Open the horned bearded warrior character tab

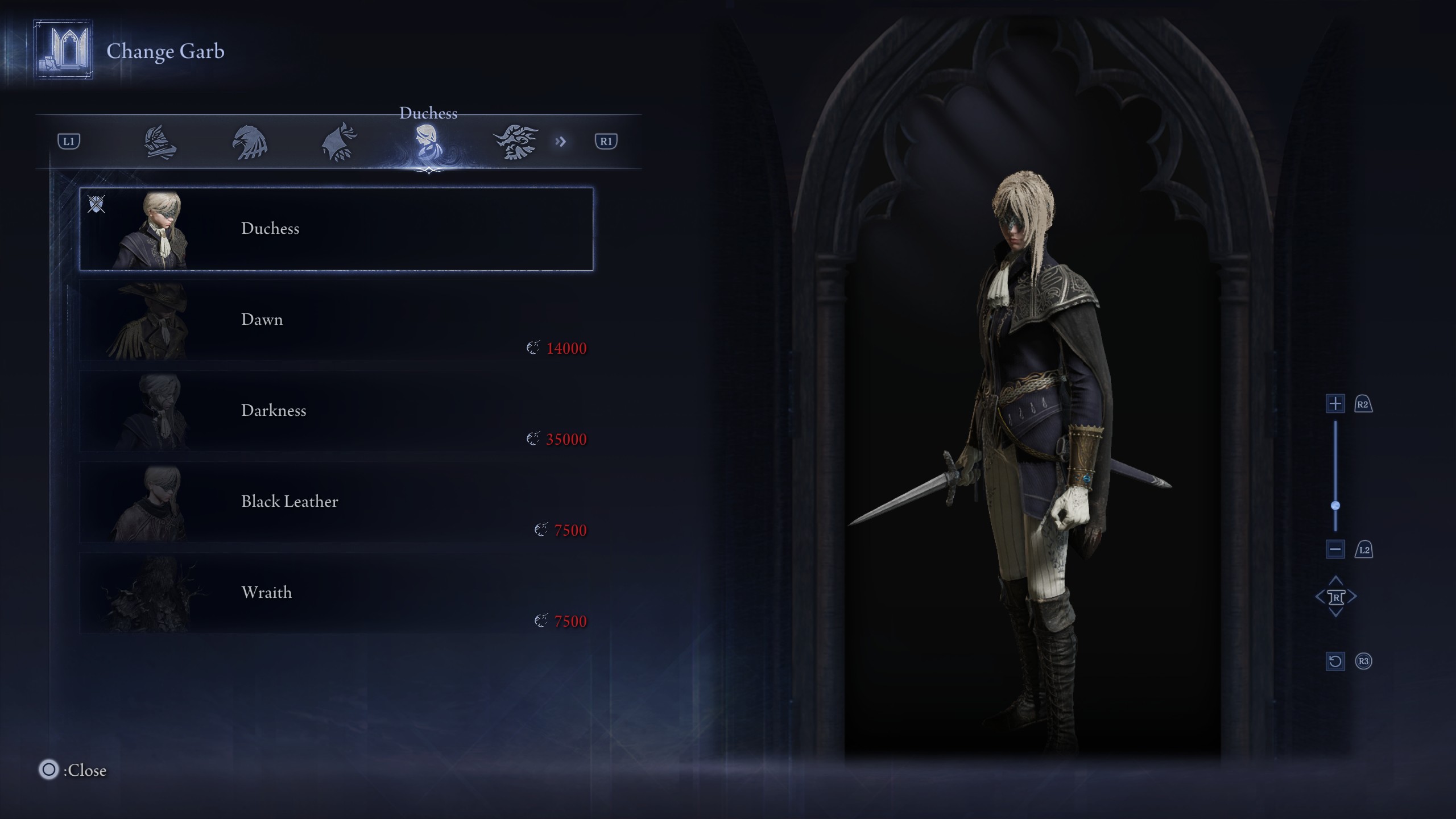click(515, 142)
